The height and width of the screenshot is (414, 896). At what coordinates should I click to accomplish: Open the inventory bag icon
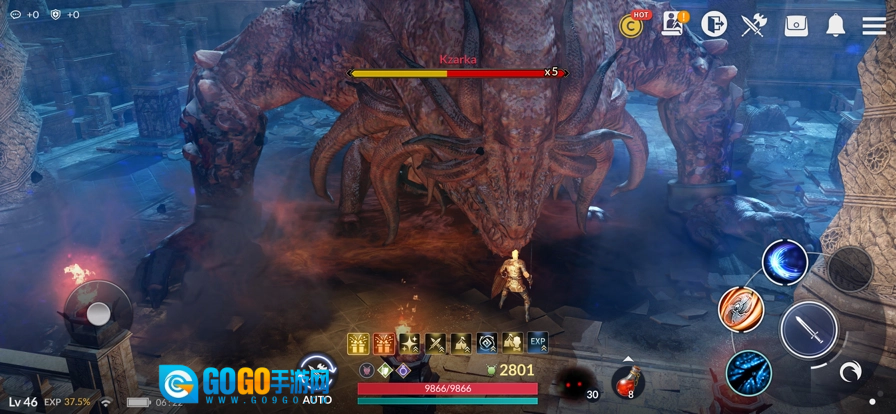[x=796, y=25]
